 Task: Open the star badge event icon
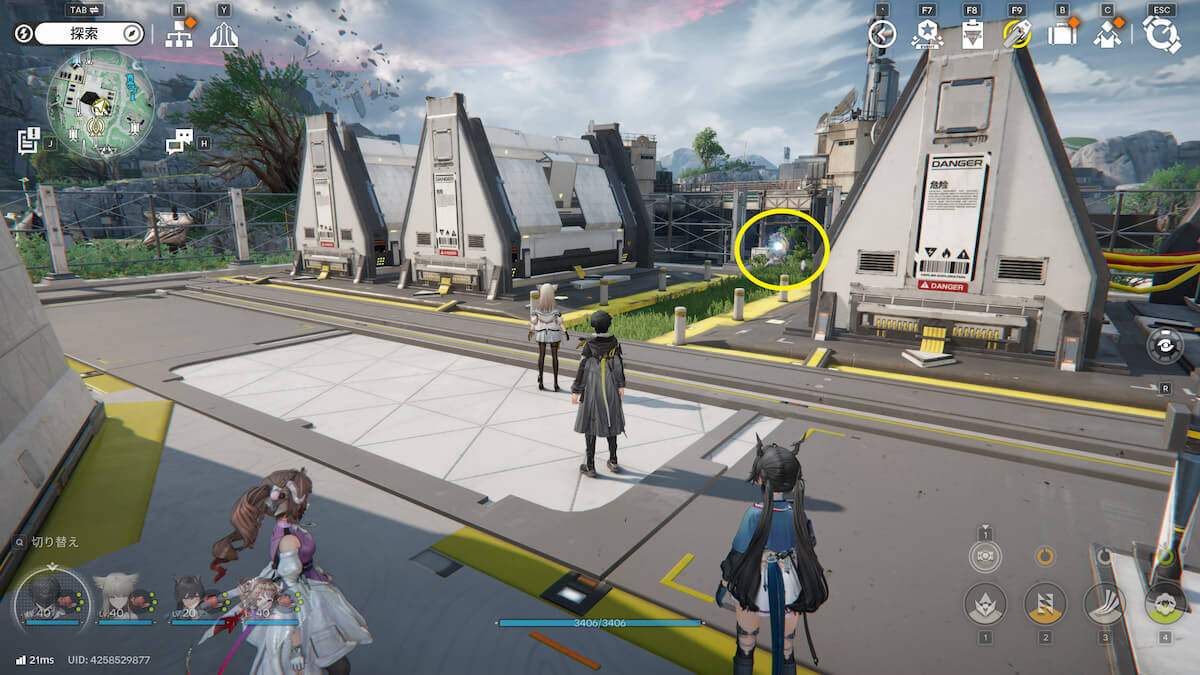click(927, 35)
